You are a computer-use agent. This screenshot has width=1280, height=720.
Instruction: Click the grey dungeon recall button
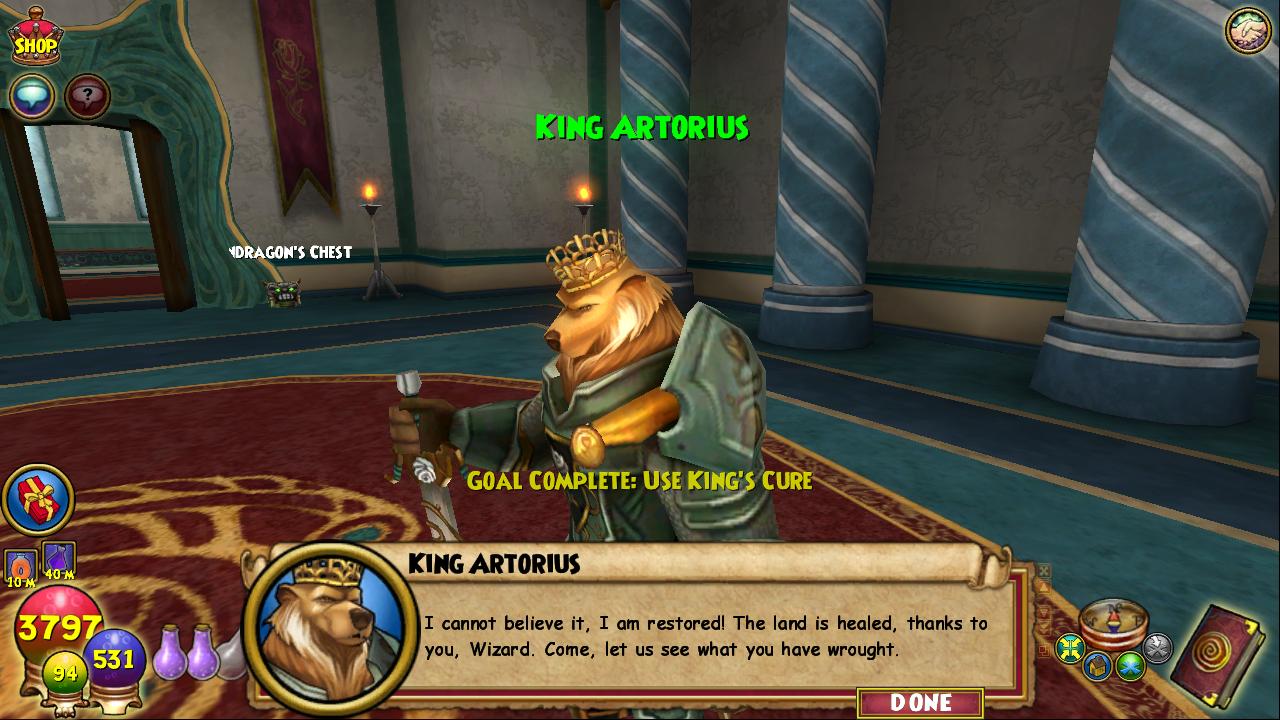[x=1157, y=648]
